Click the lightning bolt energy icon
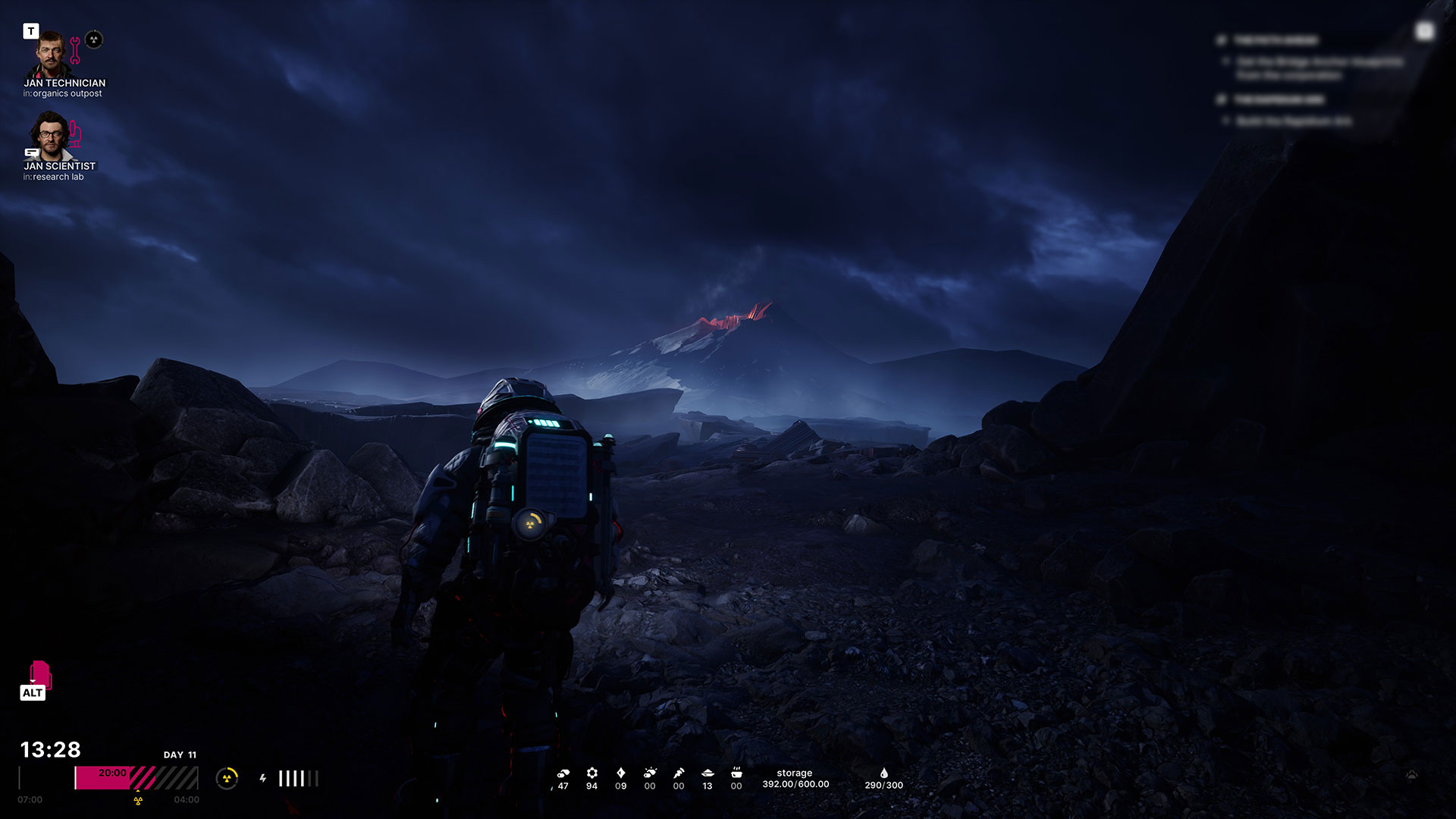 click(263, 778)
